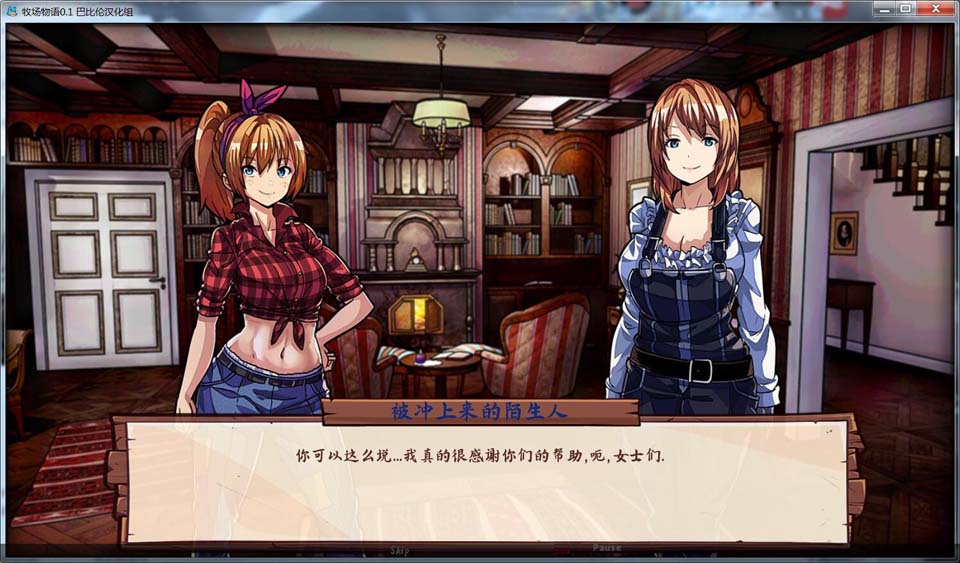Open the Pause menu button
Image resolution: width=960 pixels, height=563 pixels.
[607, 548]
